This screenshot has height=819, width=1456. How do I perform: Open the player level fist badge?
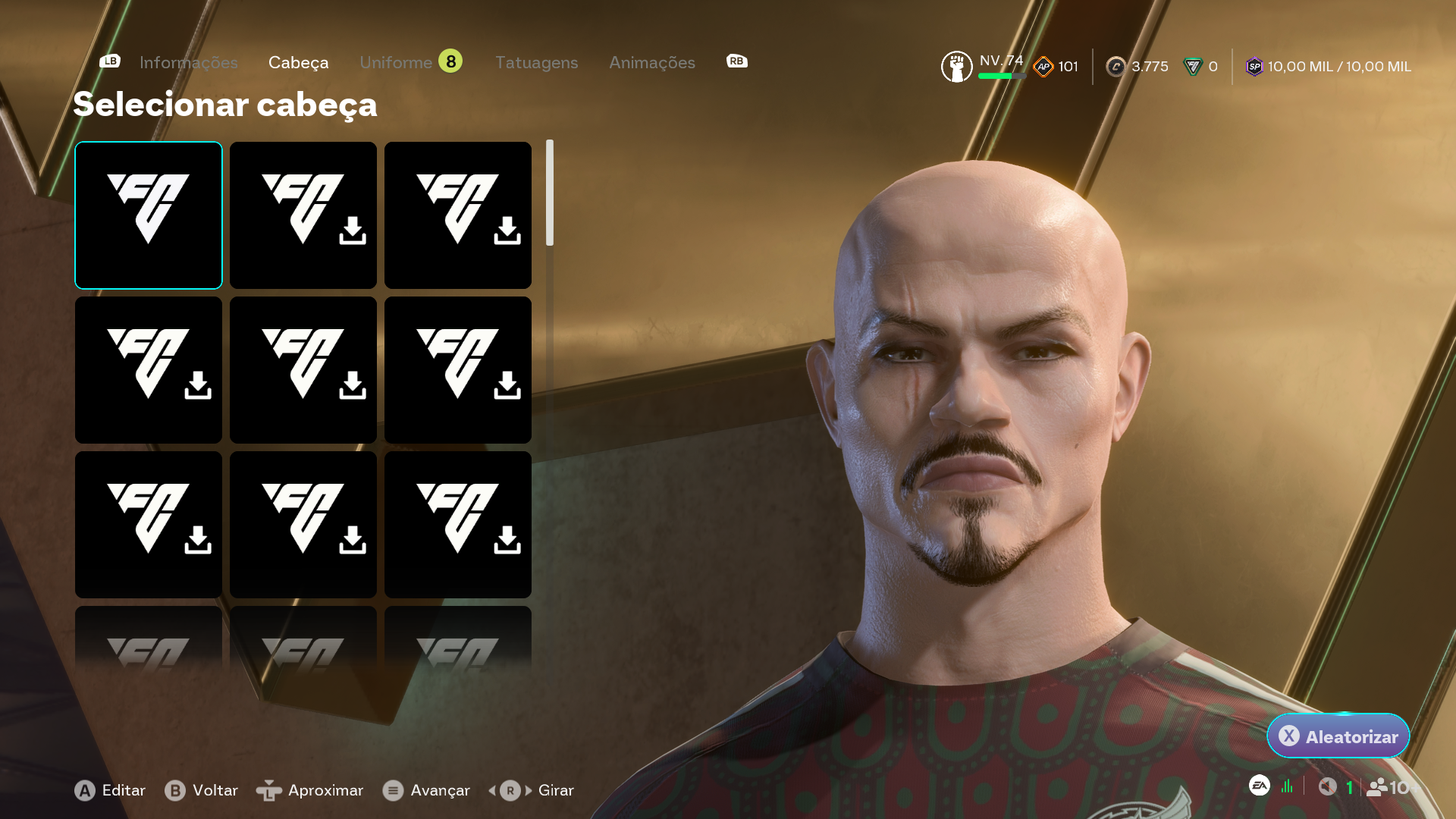[956, 67]
